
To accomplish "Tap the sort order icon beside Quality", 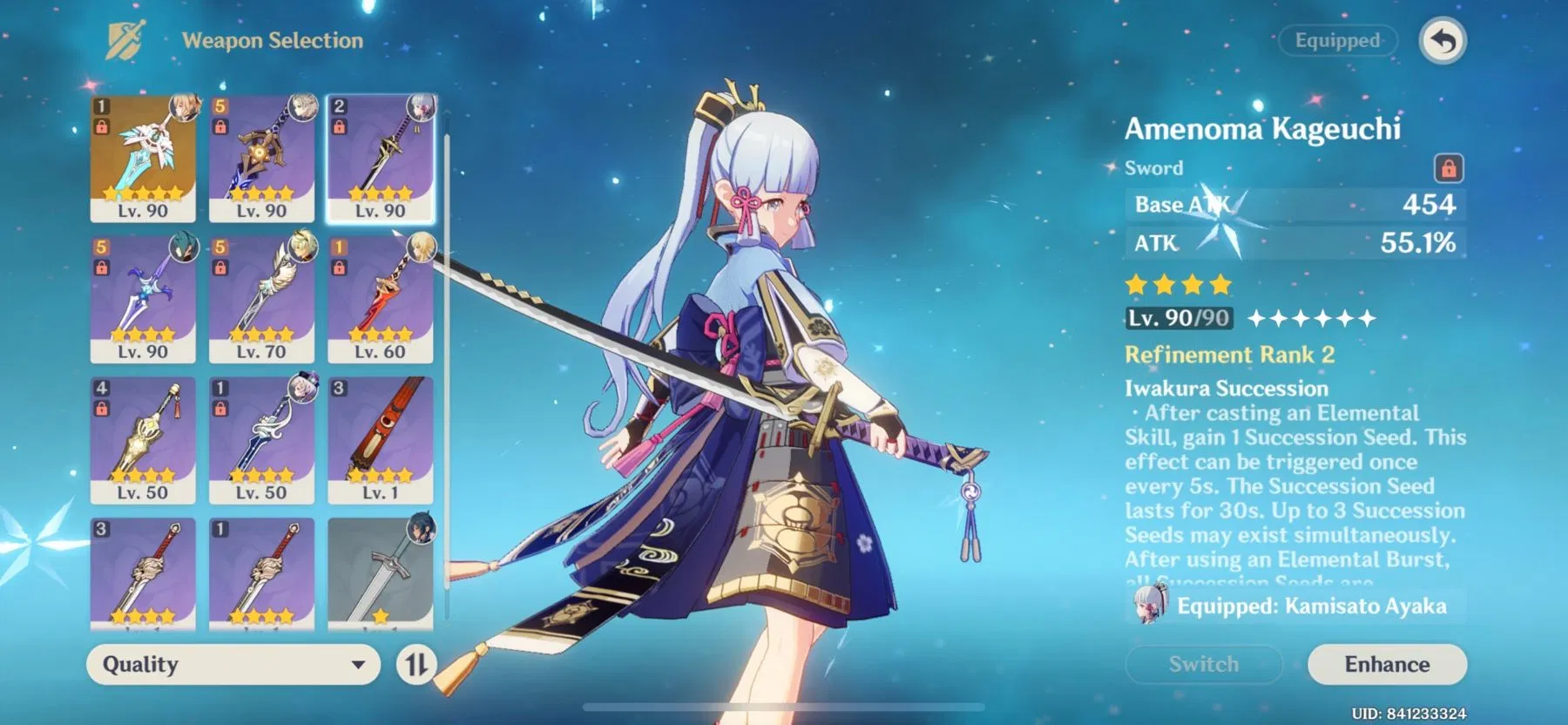I will (x=419, y=665).
